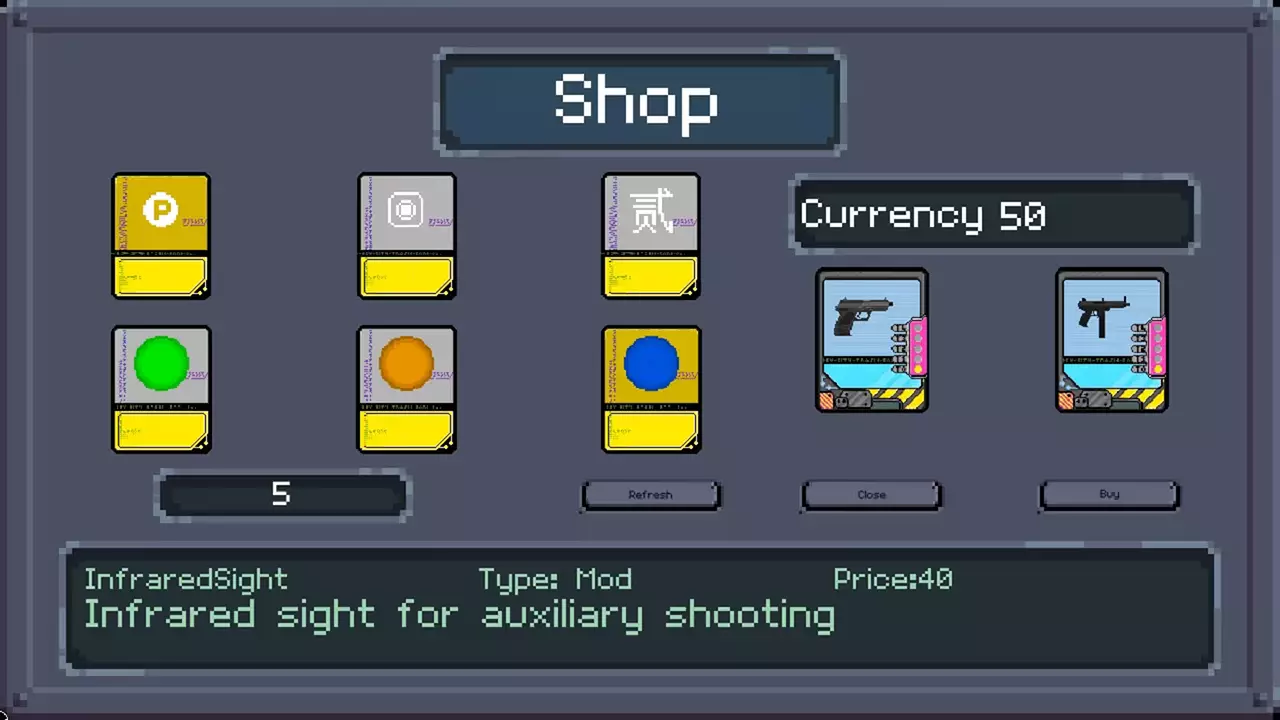
Task: Choose the grey card with target symbol
Action: pyautogui.click(x=406, y=236)
